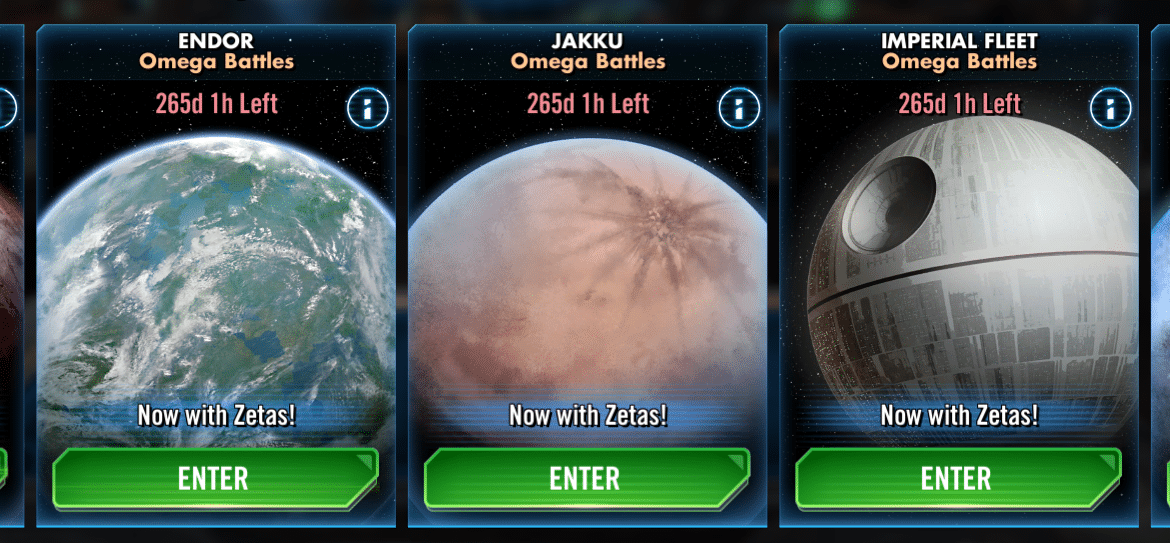
Task: Enter the Jakku Omega Battles event
Action: (586, 478)
